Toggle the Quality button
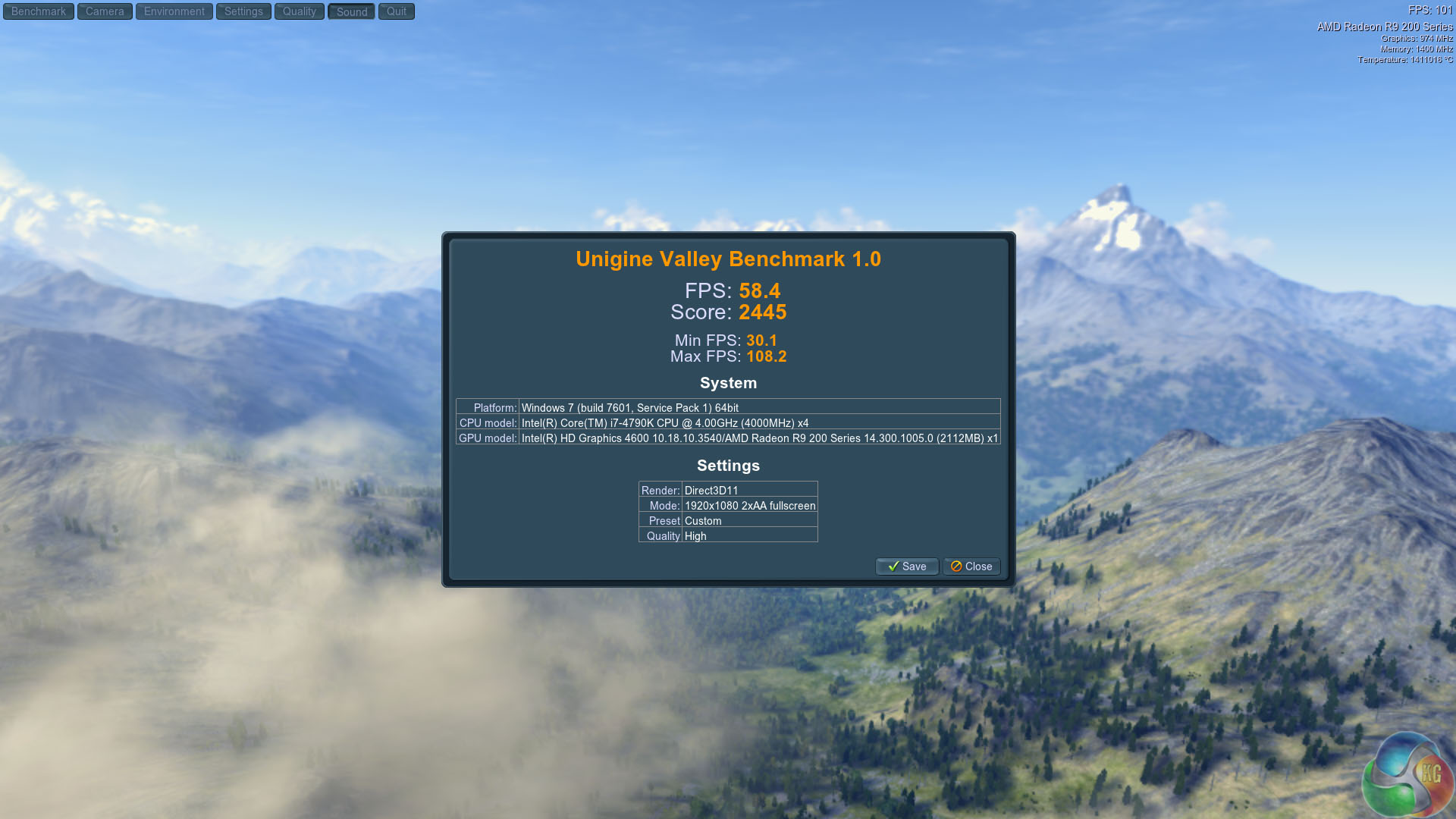Viewport: 1456px width, 819px height. point(300,11)
